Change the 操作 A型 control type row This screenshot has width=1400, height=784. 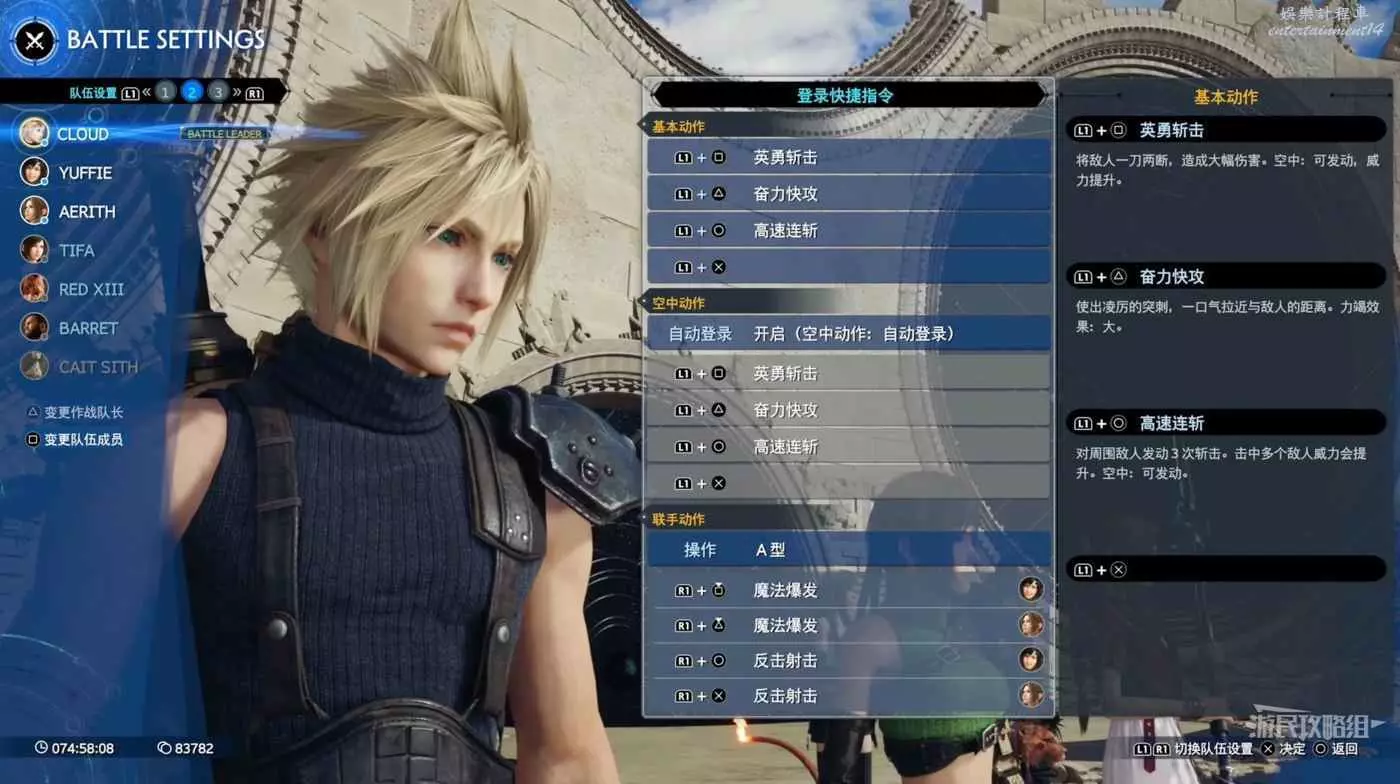coord(848,550)
